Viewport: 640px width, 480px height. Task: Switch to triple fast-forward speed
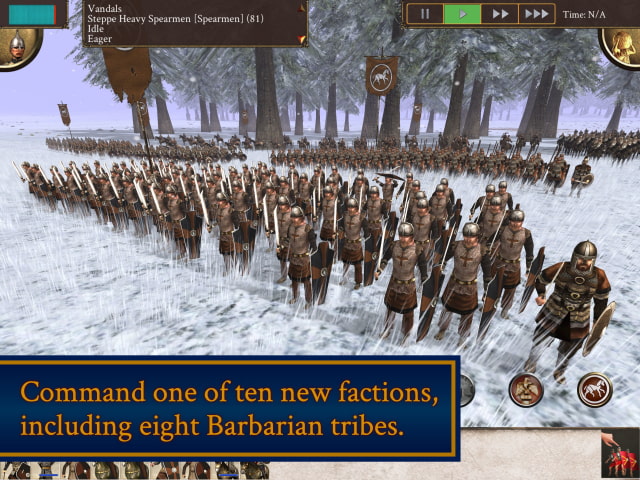536,14
